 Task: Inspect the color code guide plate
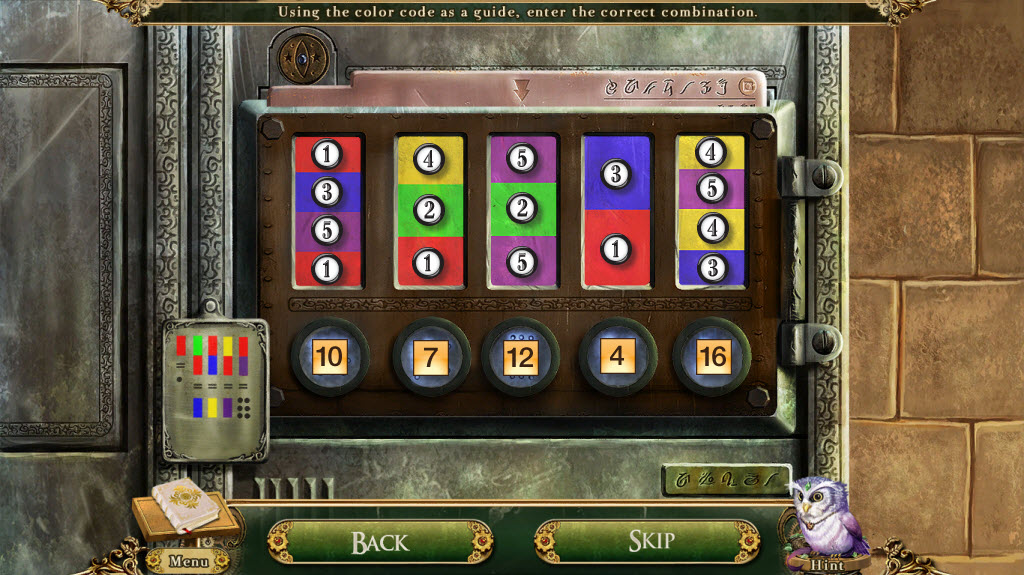pos(214,385)
